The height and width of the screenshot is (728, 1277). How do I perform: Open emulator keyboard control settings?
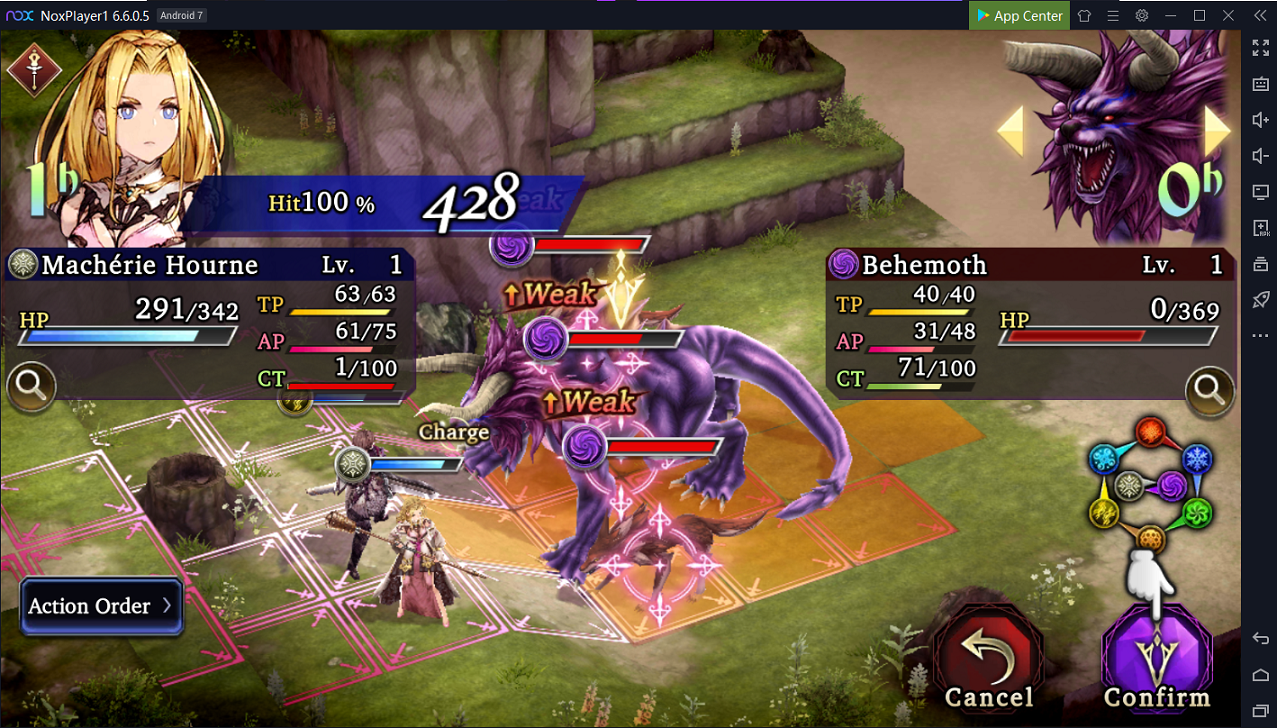click(1260, 84)
